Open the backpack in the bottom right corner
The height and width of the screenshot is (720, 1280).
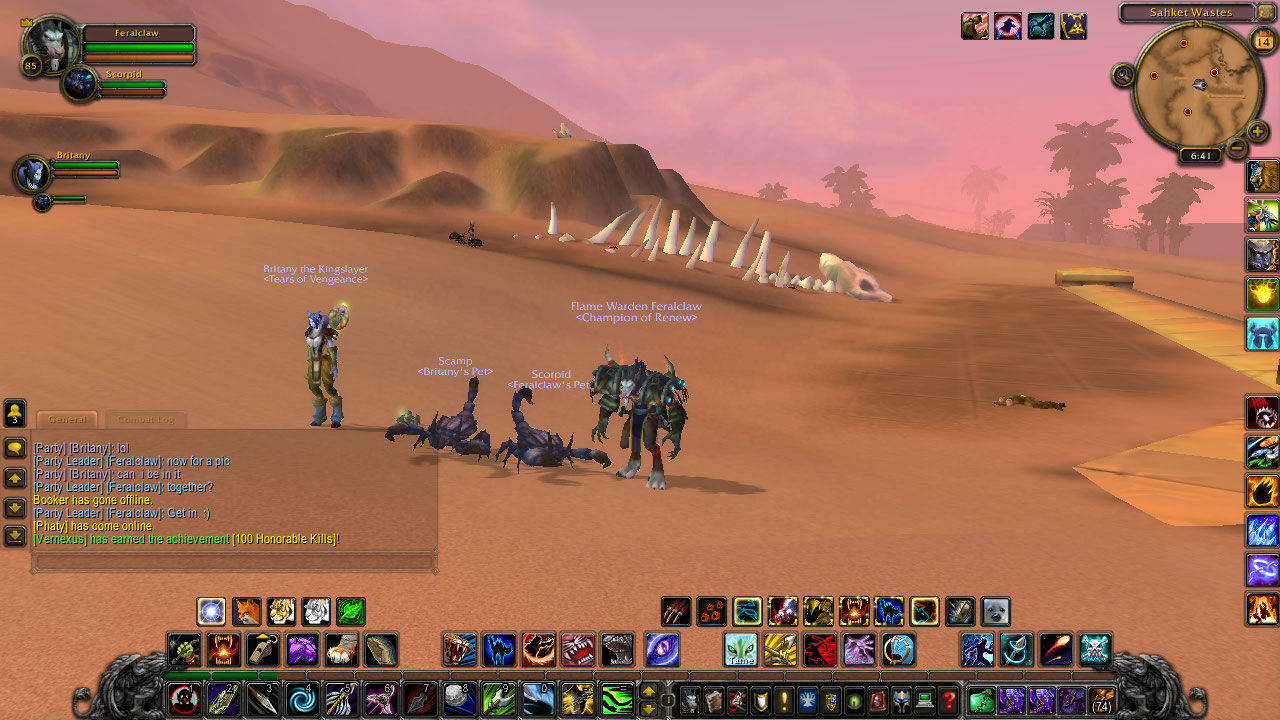point(1101,699)
